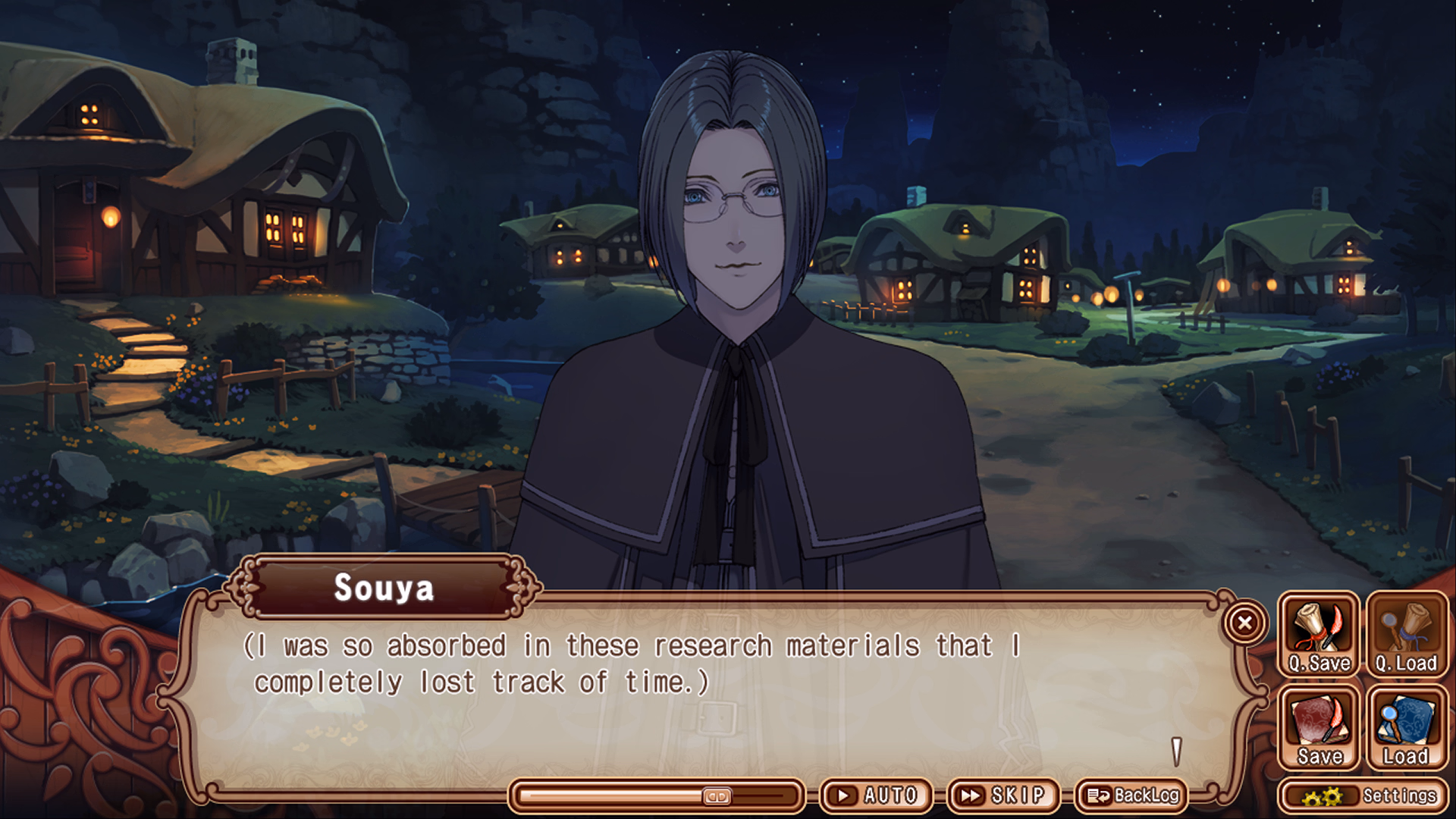The height and width of the screenshot is (819, 1456).
Task: Open the BackLog dialogue history
Action: 1130,795
